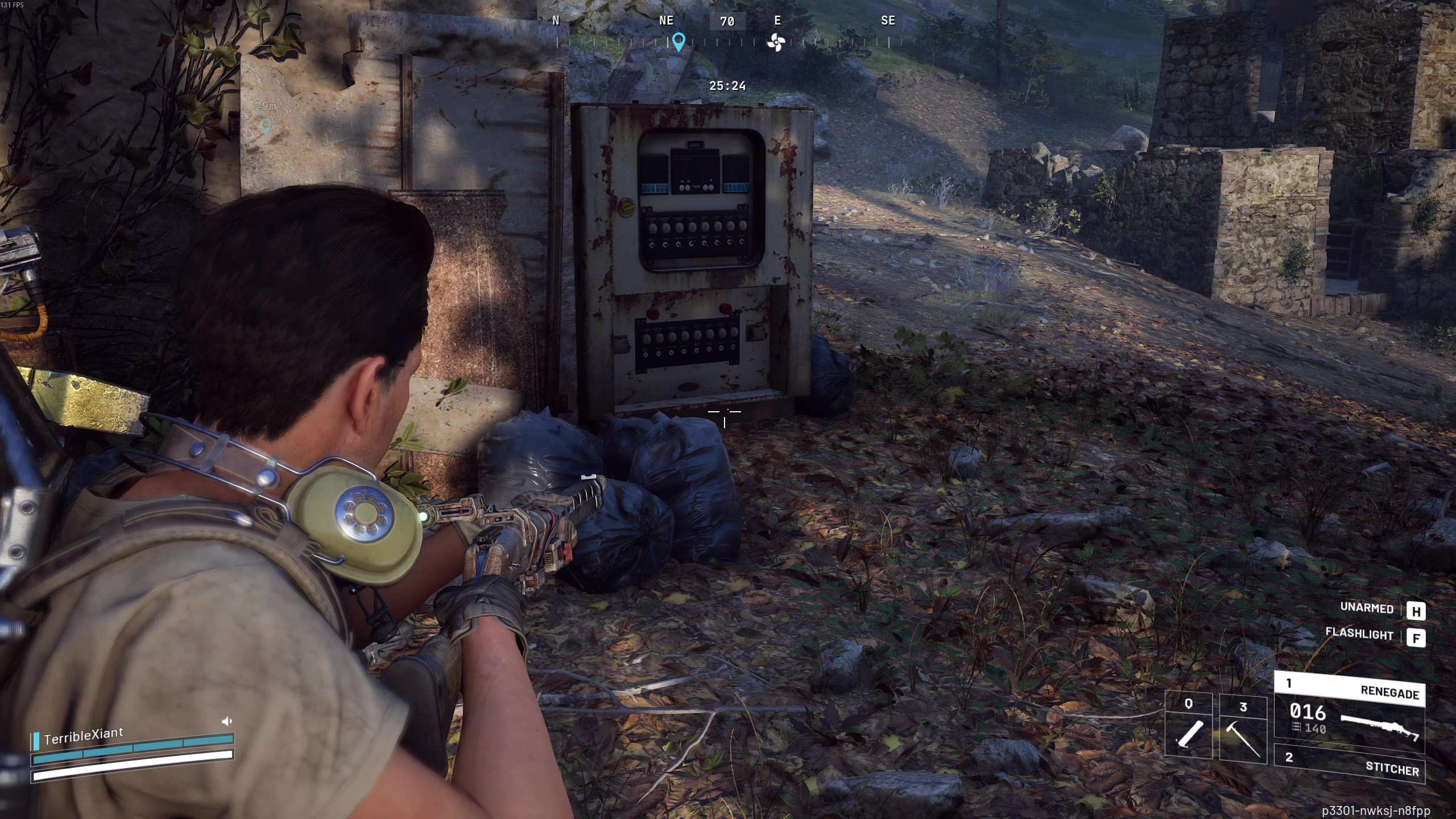Click the speaker icon above the health bar
1456x819 pixels.
pos(226,721)
